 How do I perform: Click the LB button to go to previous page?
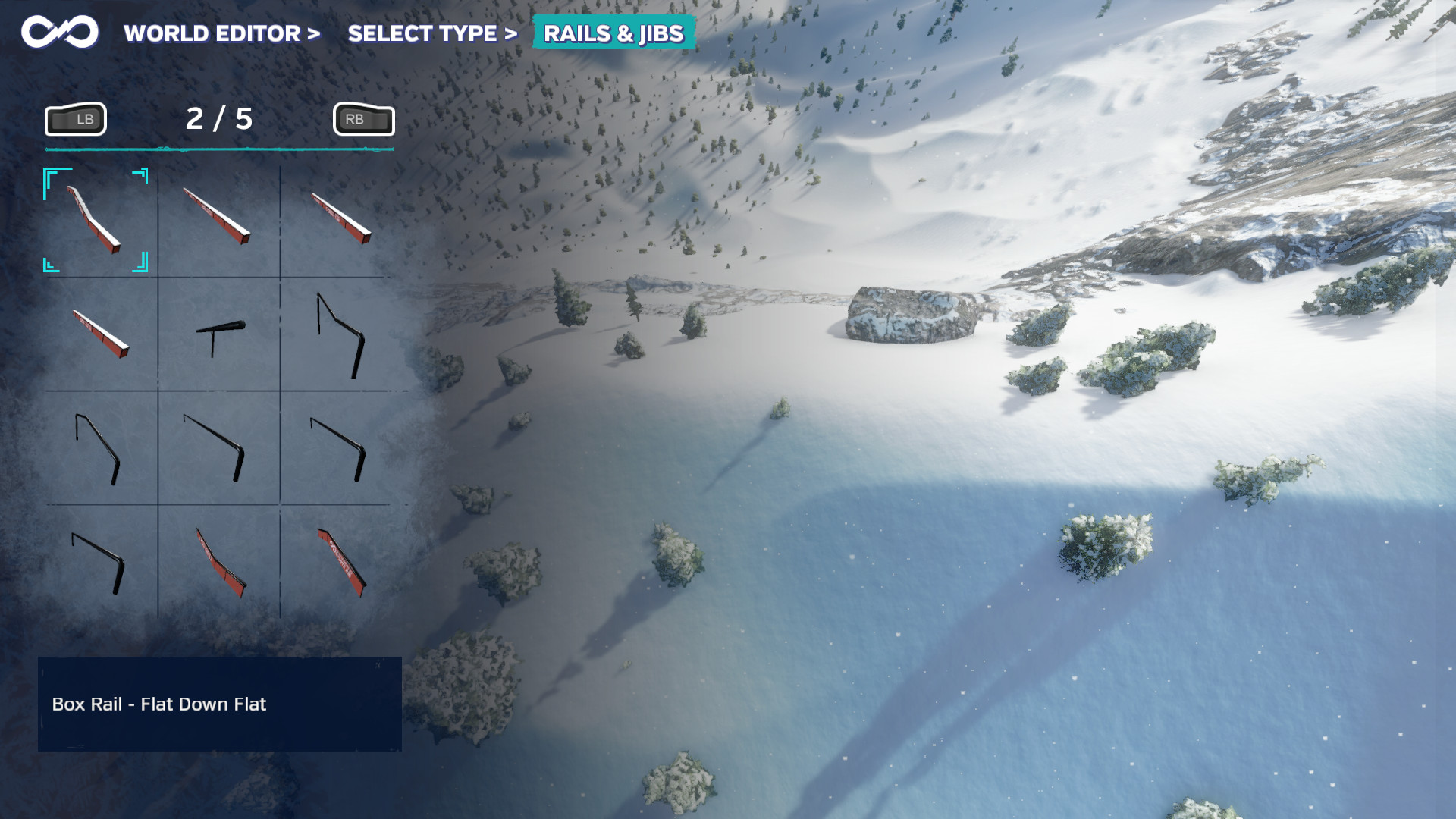tap(74, 118)
